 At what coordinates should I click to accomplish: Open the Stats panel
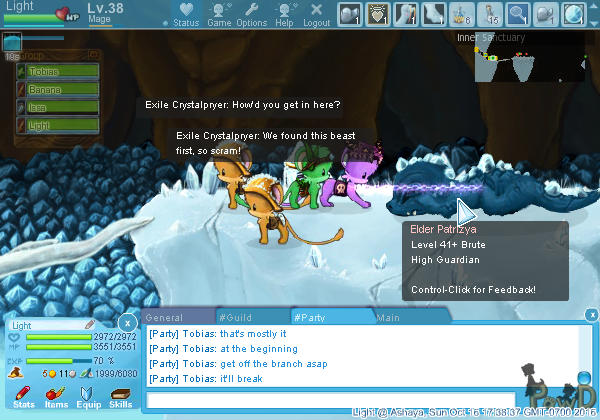click(23, 396)
